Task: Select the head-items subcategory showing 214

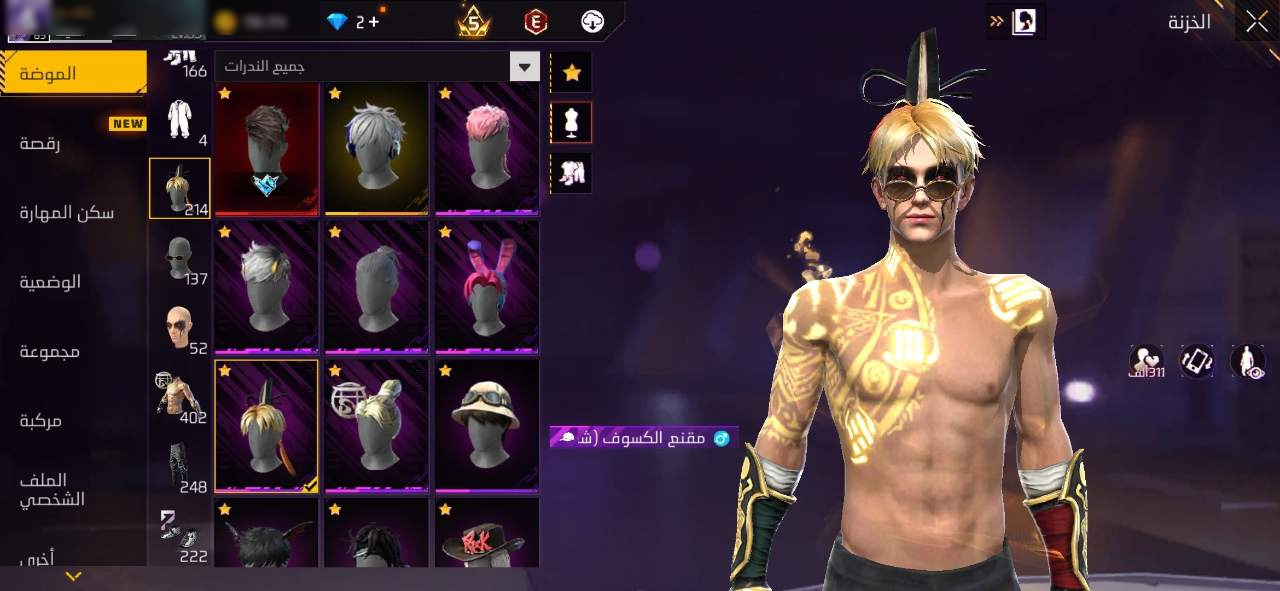Action: 180,188
